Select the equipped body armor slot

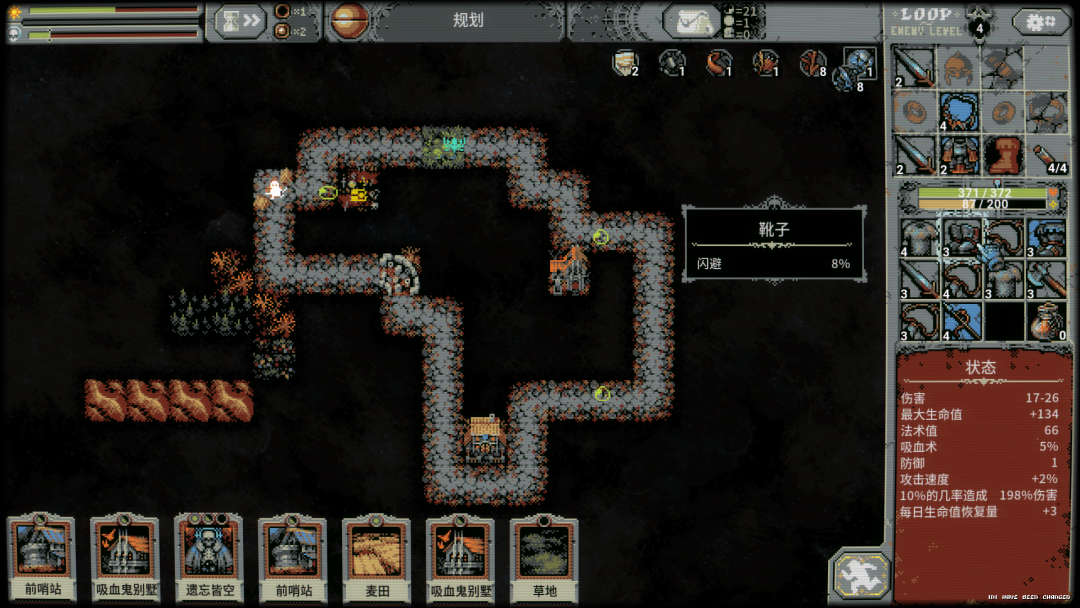coord(958,155)
